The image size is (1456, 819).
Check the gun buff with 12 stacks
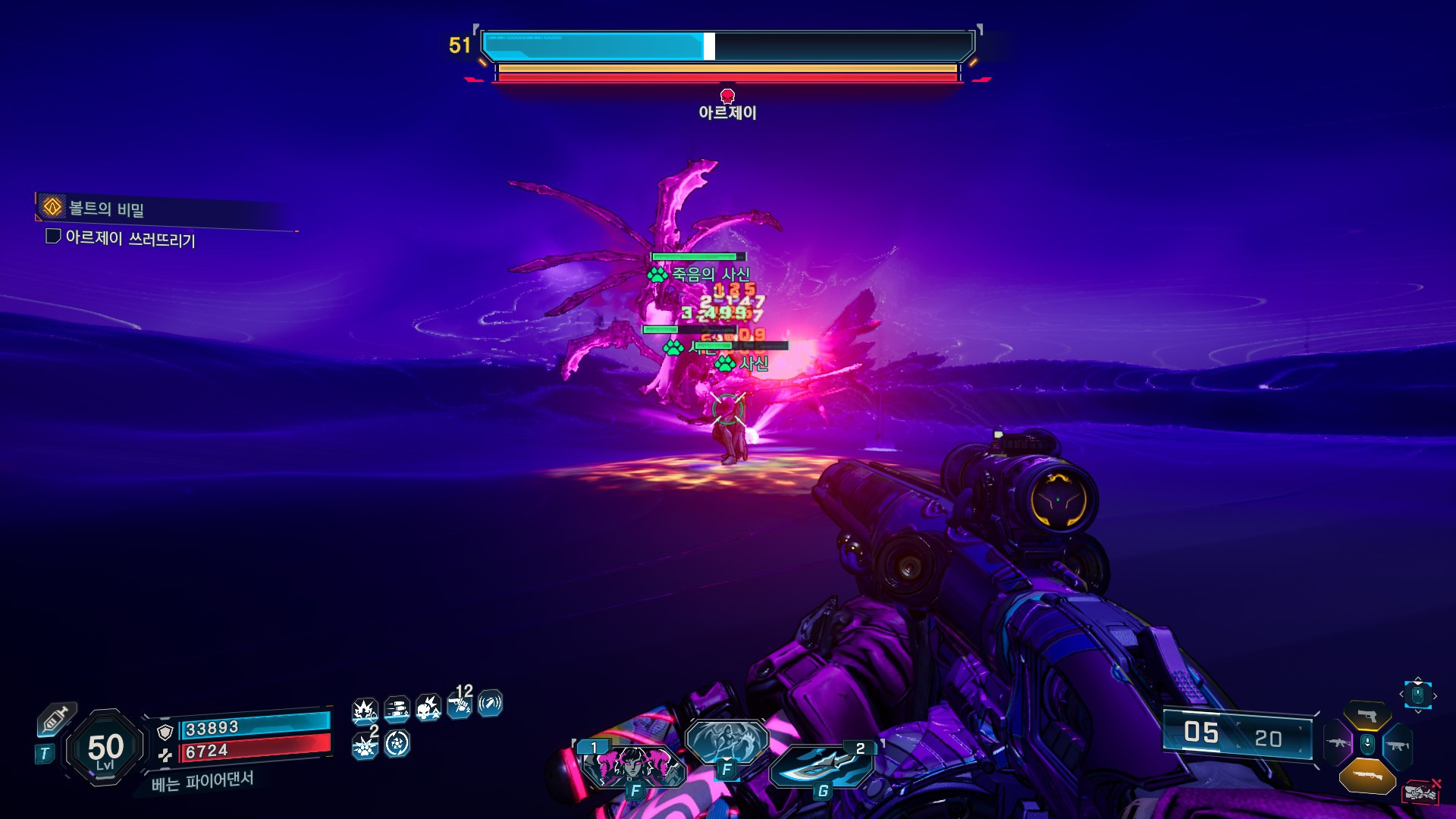coord(460,705)
